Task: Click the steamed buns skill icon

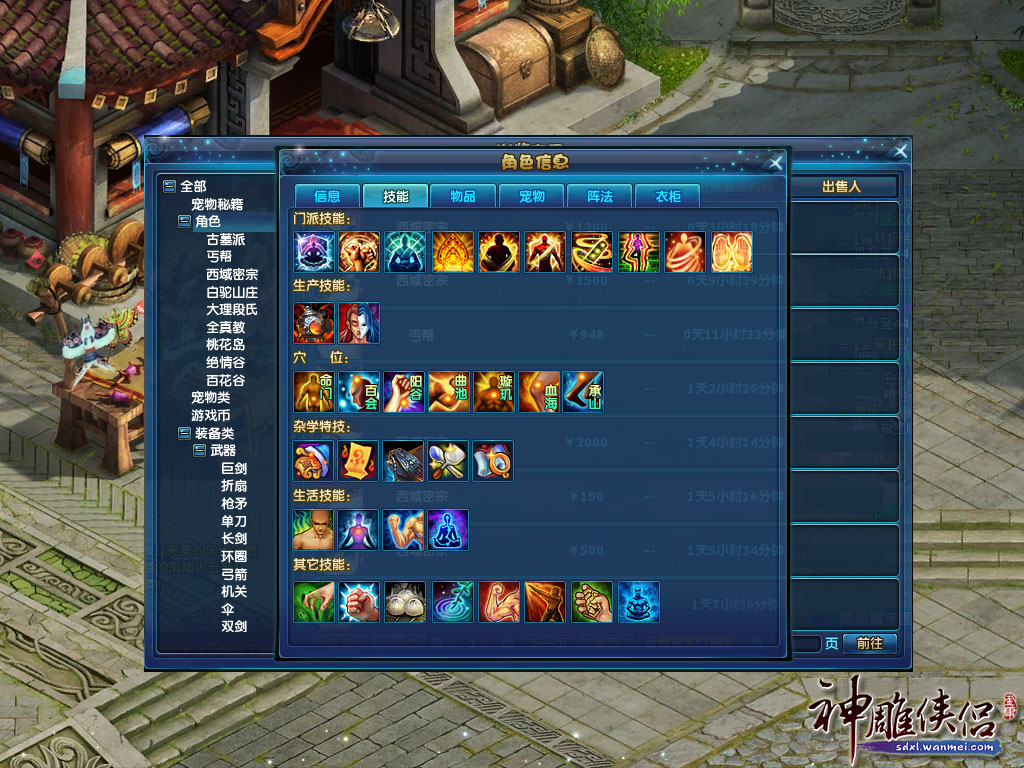Action: point(404,601)
